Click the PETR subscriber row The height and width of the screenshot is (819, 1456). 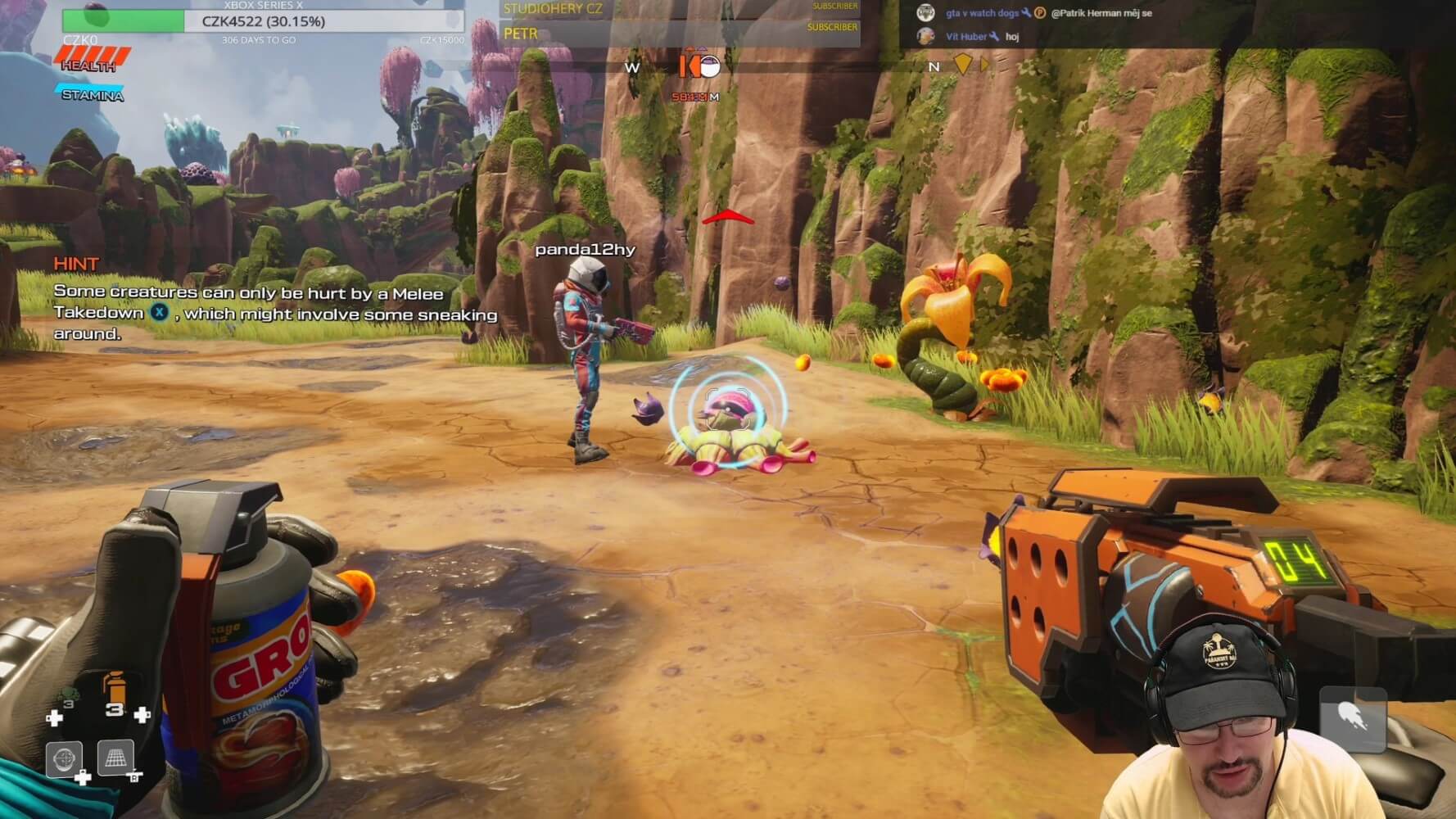point(680,34)
